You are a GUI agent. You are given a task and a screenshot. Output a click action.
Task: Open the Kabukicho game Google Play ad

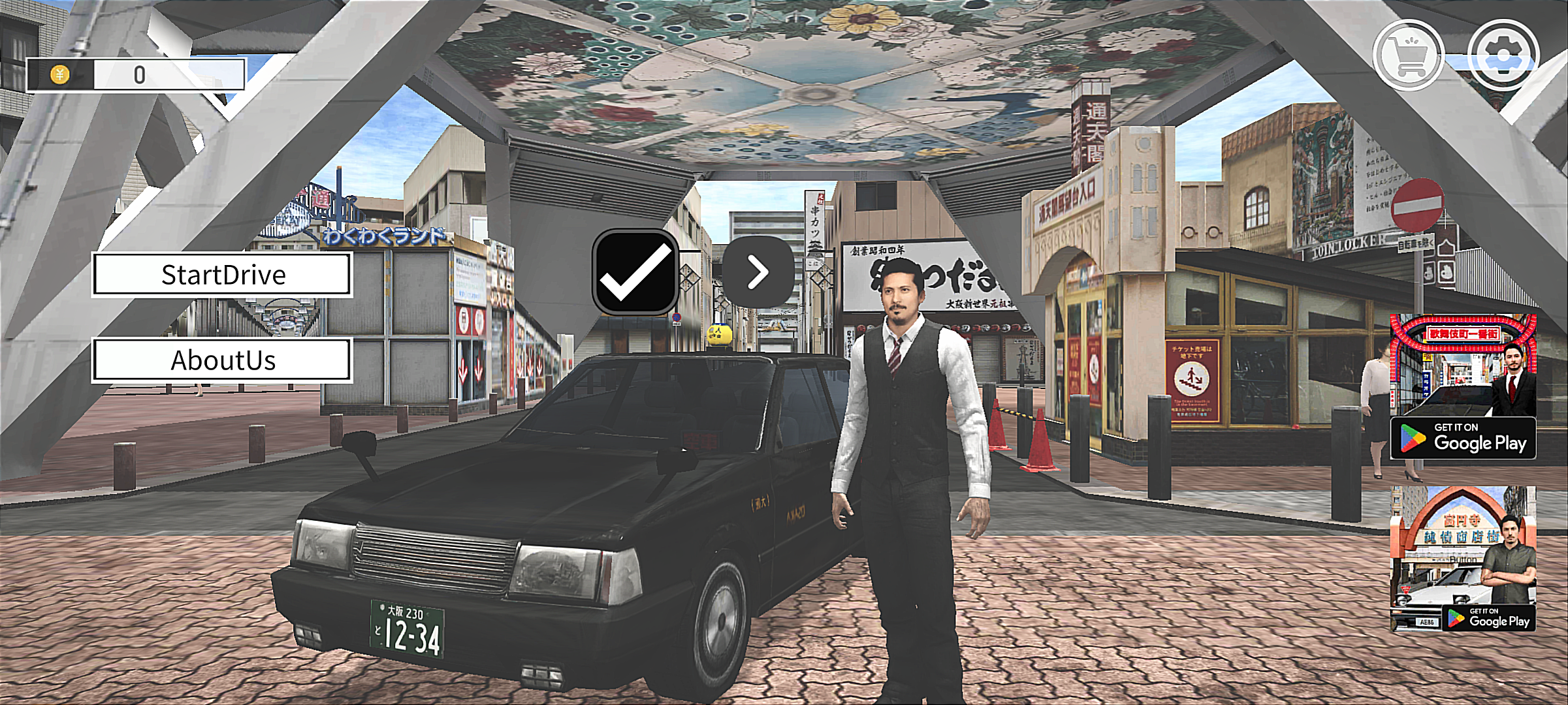[x=1463, y=386]
